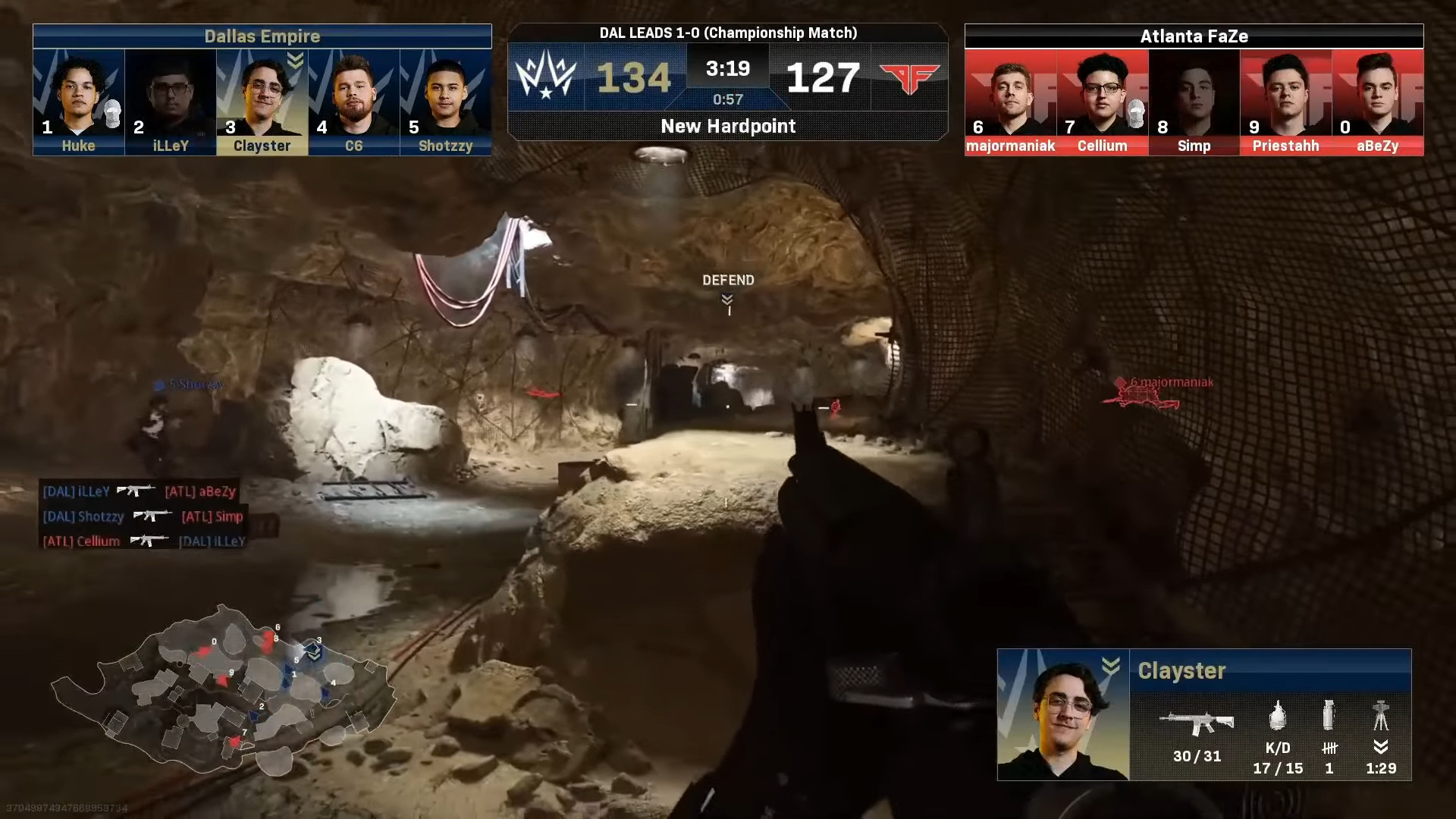
Task: Click Clayster's spectated player portrait
Action: 1063,714
